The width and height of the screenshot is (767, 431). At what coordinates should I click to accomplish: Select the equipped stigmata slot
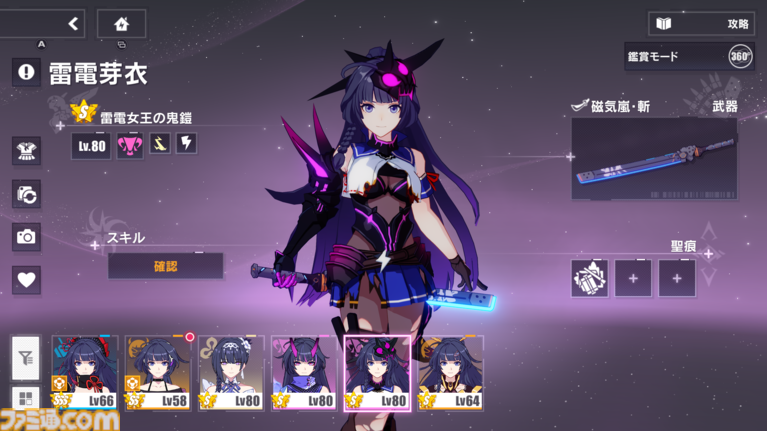pyautogui.click(x=589, y=278)
